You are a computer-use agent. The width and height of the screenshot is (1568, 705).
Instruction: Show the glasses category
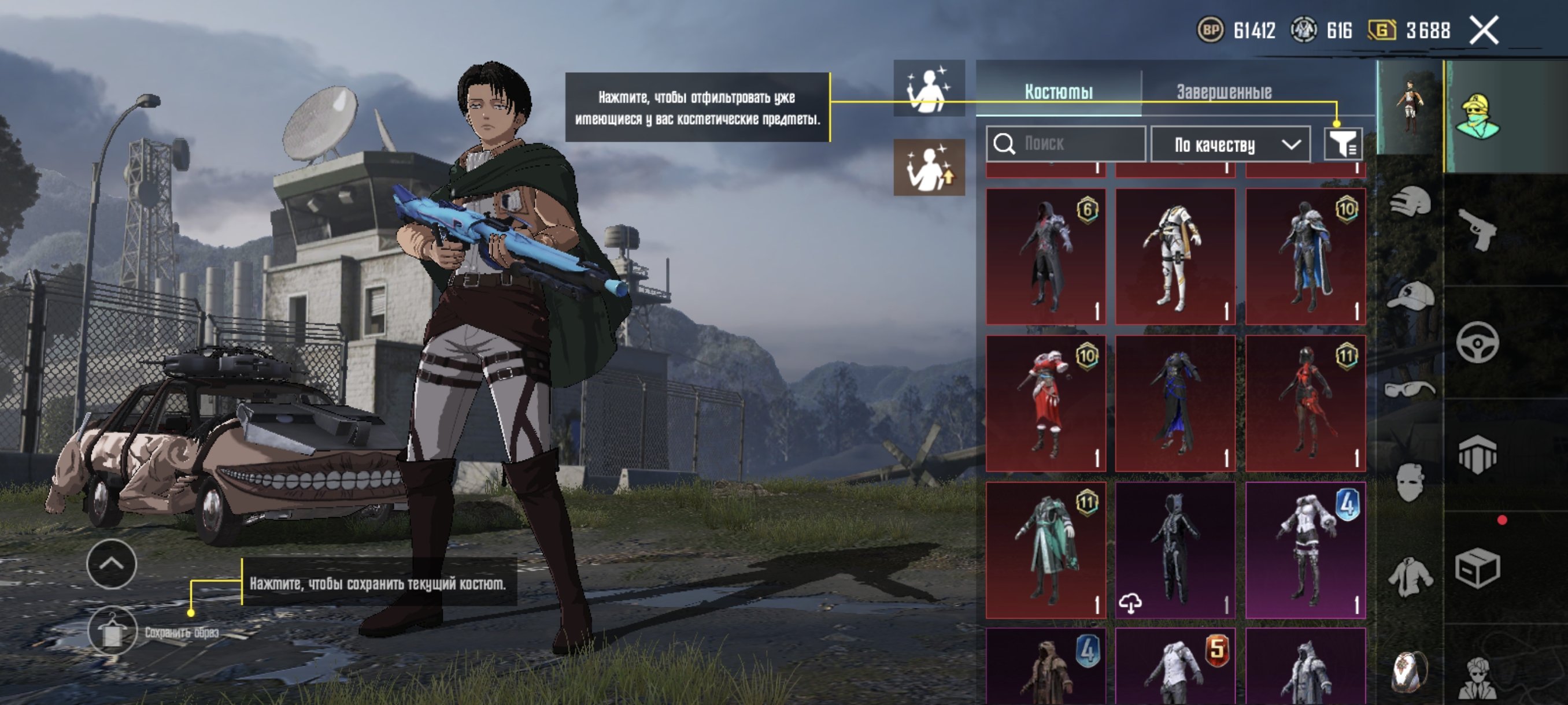[x=1410, y=389]
